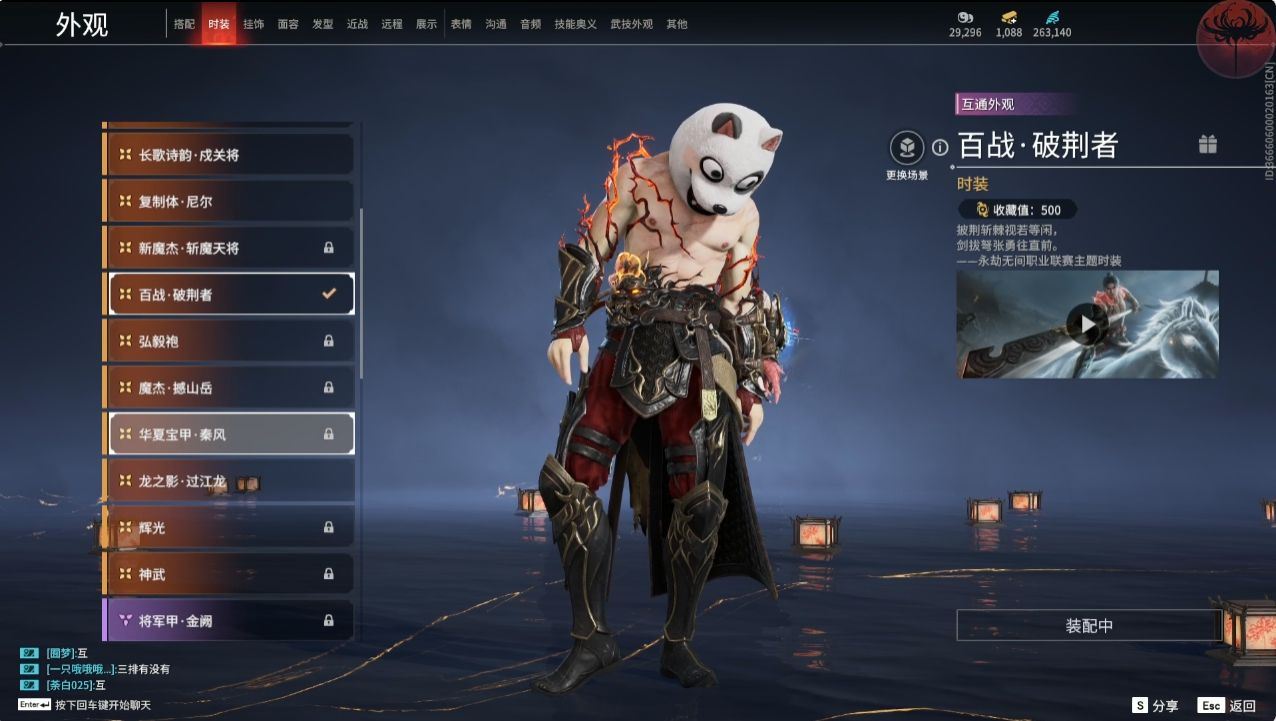Choose the 长歌诗韵·戍关将 outfit
Image resolution: width=1276 pixels, height=721 pixels.
coord(229,155)
